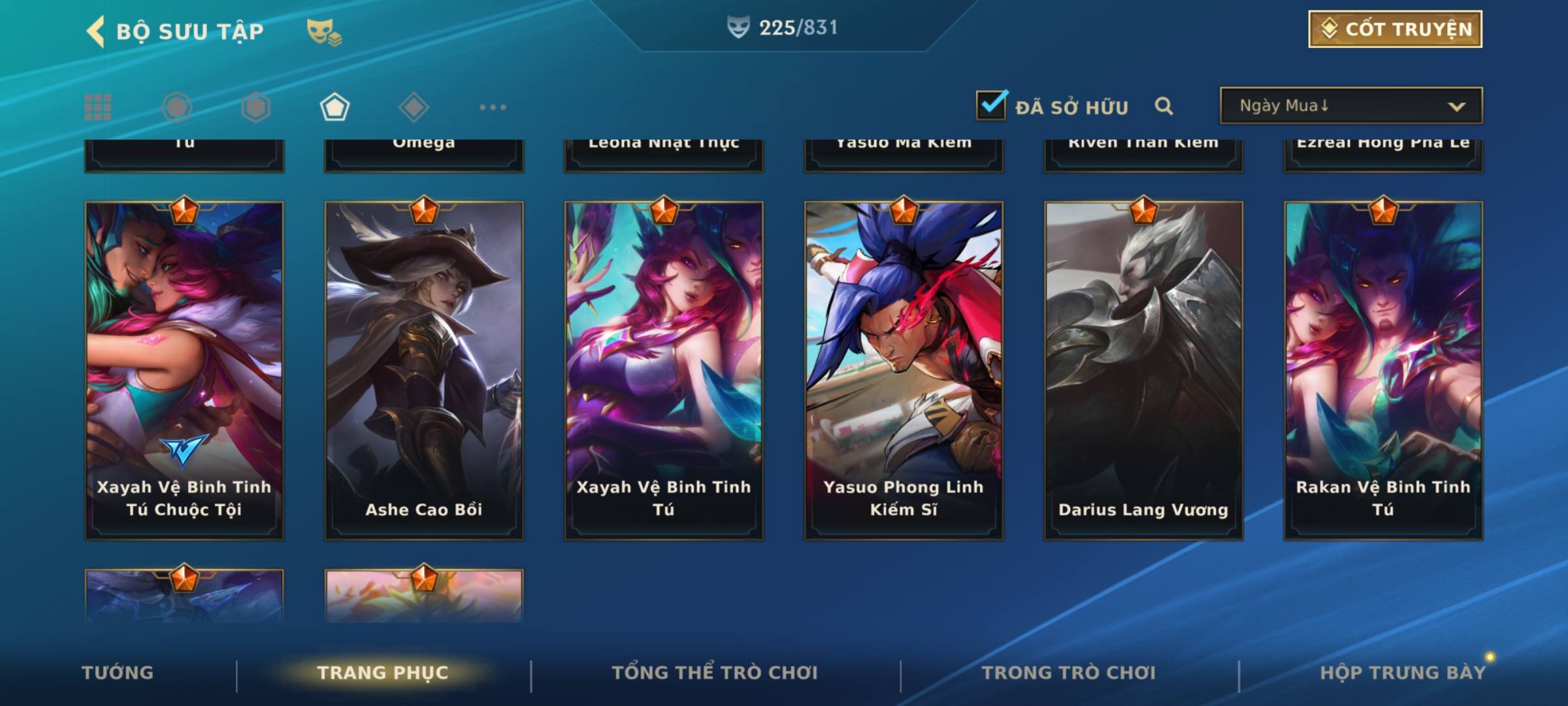Switch to the Hộp Trưng Bày tab
The image size is (1568, 706).
click(x=1403, y=673)
